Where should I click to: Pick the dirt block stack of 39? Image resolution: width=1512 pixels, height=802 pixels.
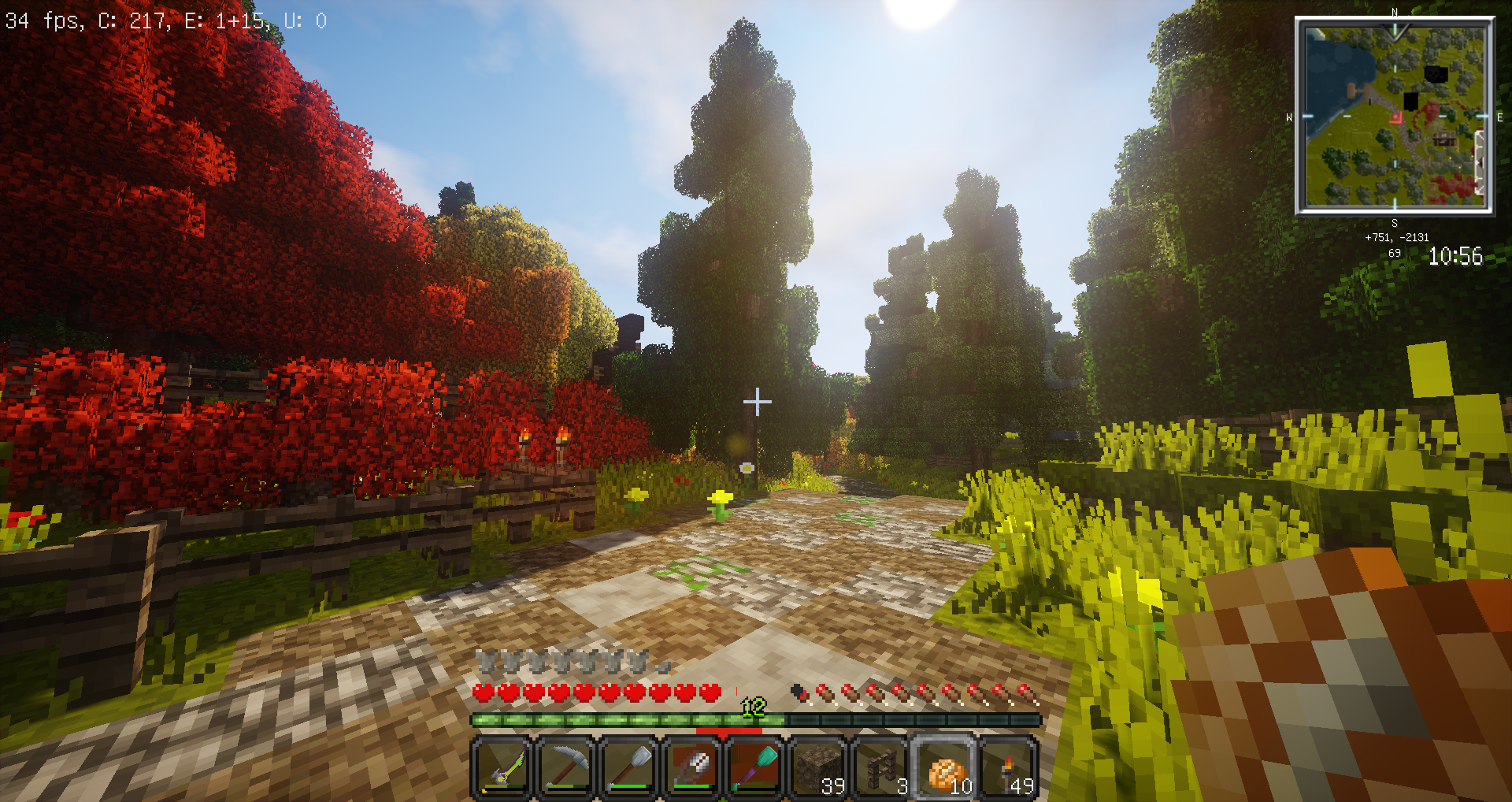[817, 767]
